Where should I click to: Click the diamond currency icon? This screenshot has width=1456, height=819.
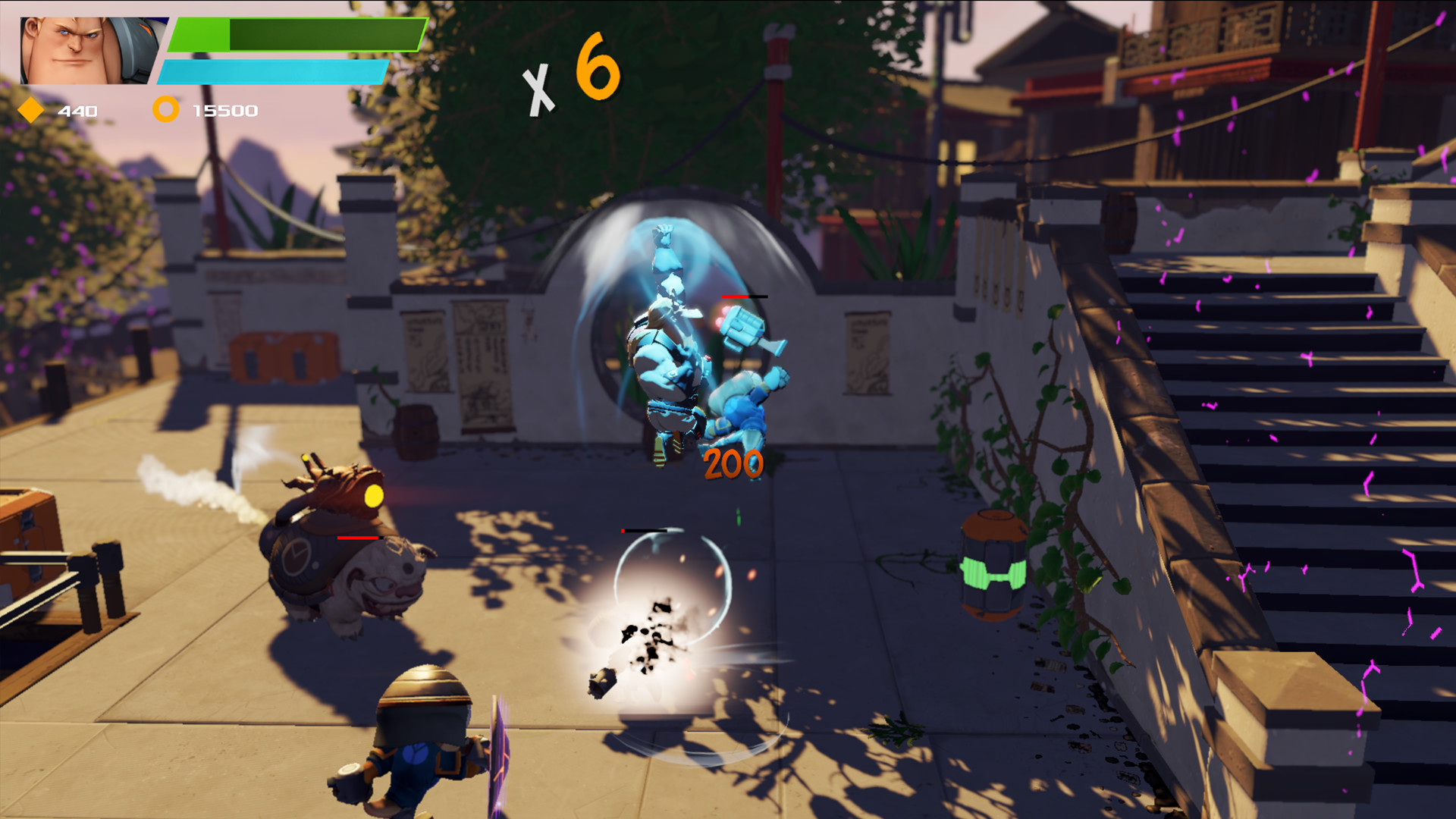(30, 110)
